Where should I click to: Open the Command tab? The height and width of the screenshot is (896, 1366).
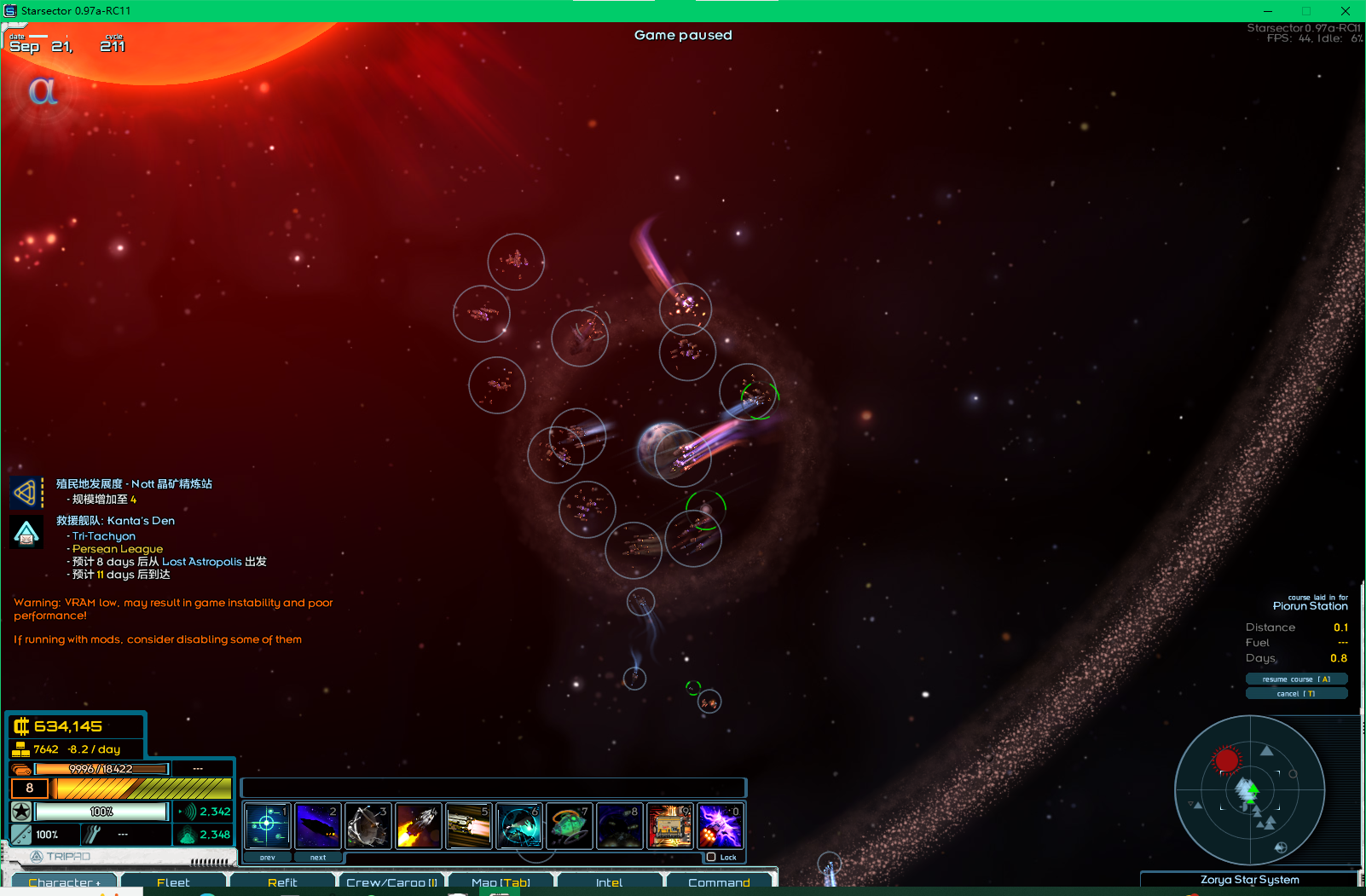(719, 882)
